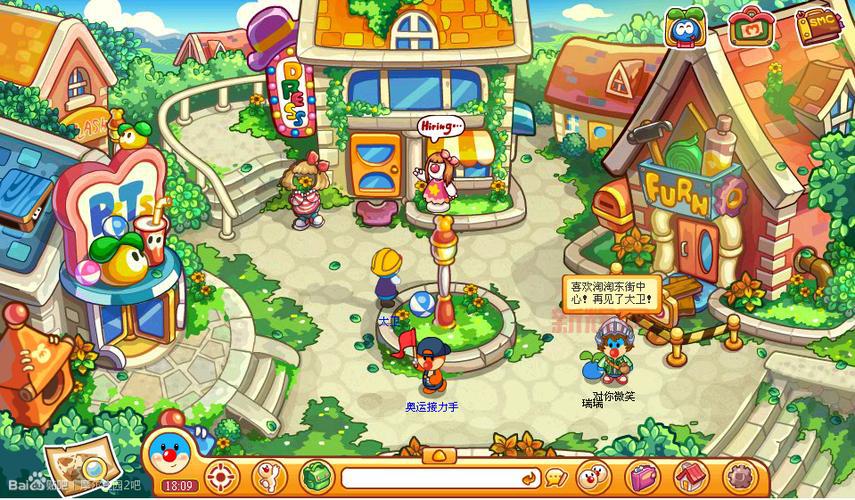Open the brown gear settings button

click(739, 475)
